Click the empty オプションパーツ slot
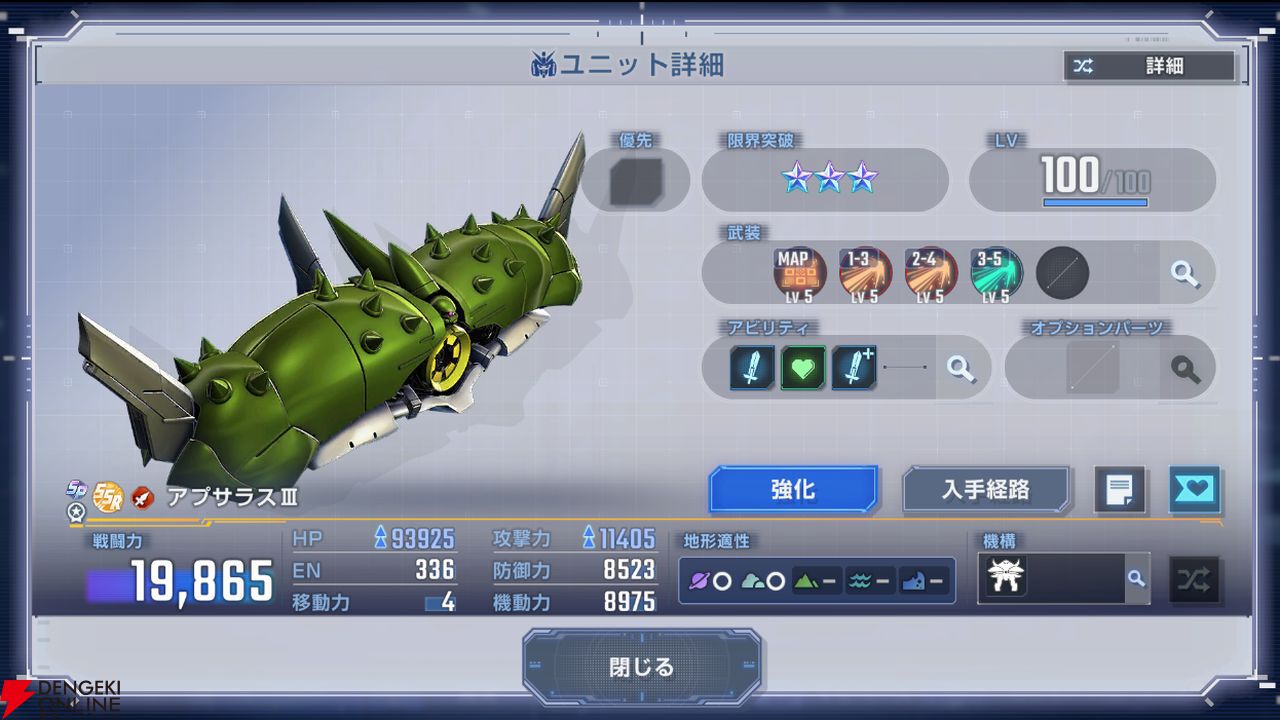Viewport: 1280px width, 720px height. point(1092,368)
